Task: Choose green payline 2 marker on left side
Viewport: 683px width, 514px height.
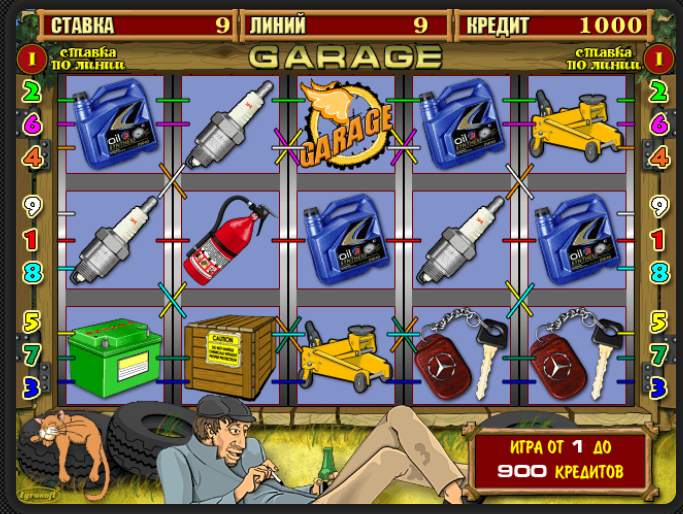Action: click(x=31, y=93)
